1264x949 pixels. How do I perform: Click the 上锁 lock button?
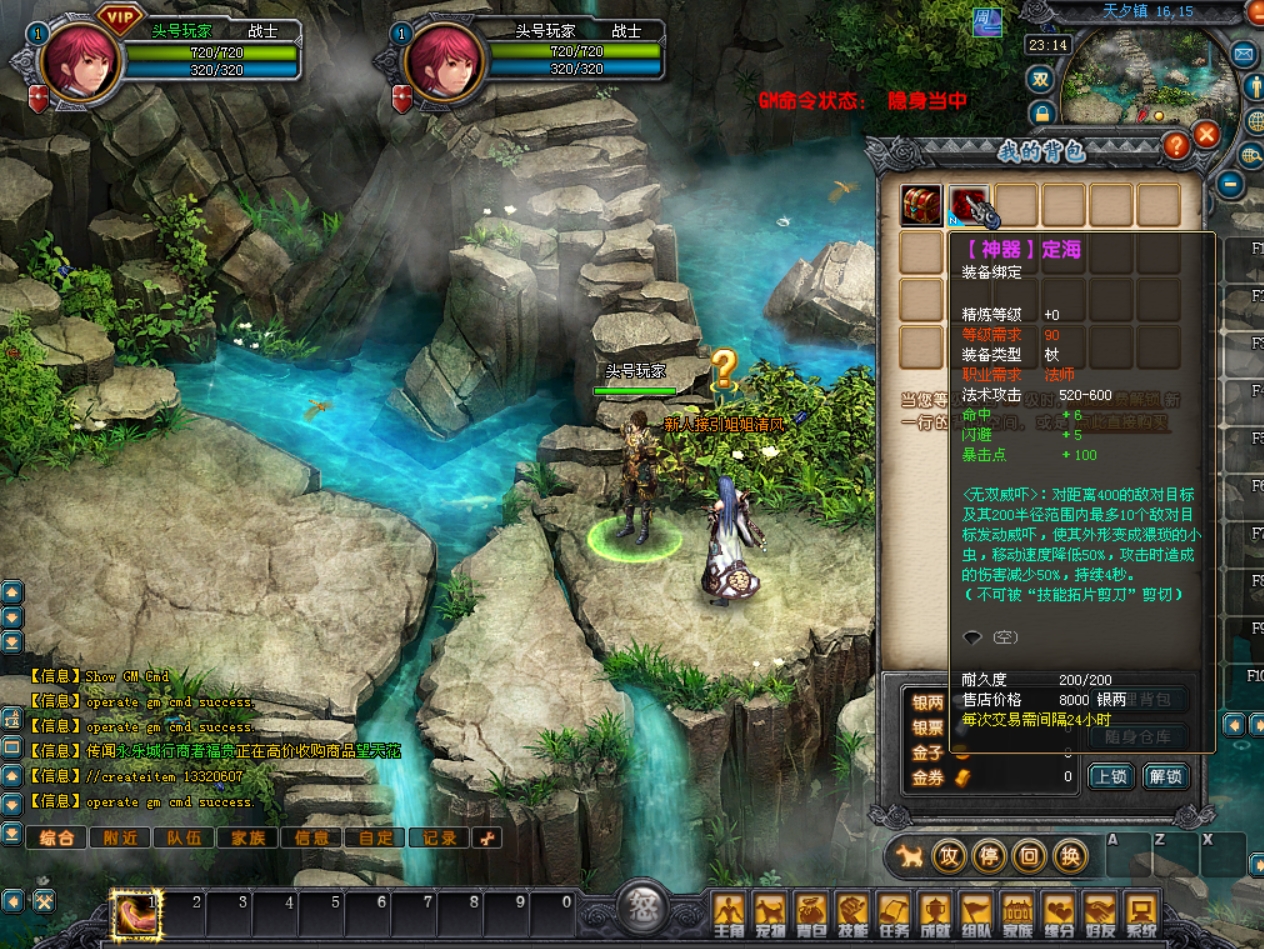[x=1110, y=777]
